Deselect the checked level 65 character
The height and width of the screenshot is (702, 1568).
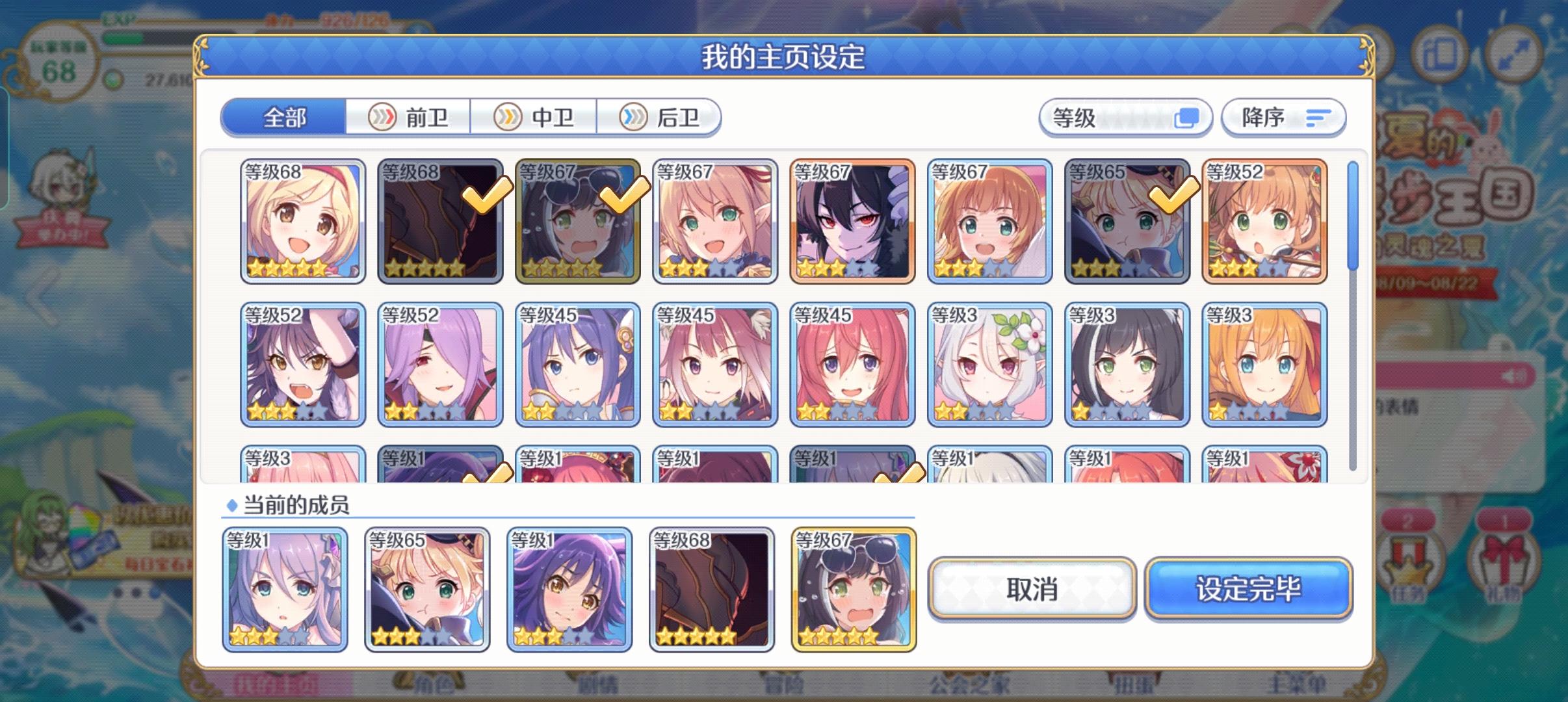tap(1128, 221)
